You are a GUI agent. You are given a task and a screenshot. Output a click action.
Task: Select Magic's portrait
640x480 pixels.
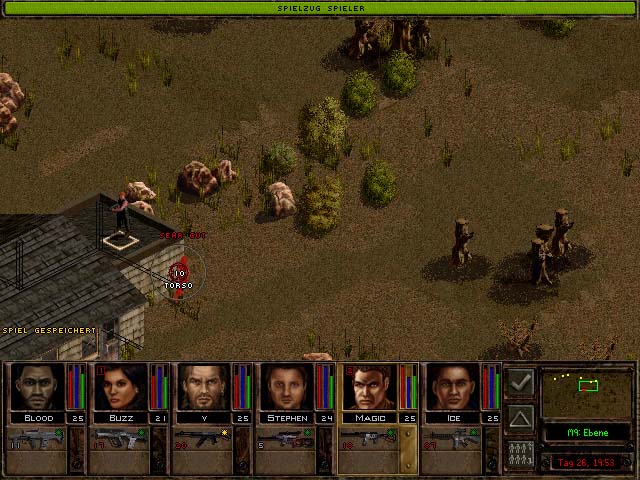(x=370, y=387)
